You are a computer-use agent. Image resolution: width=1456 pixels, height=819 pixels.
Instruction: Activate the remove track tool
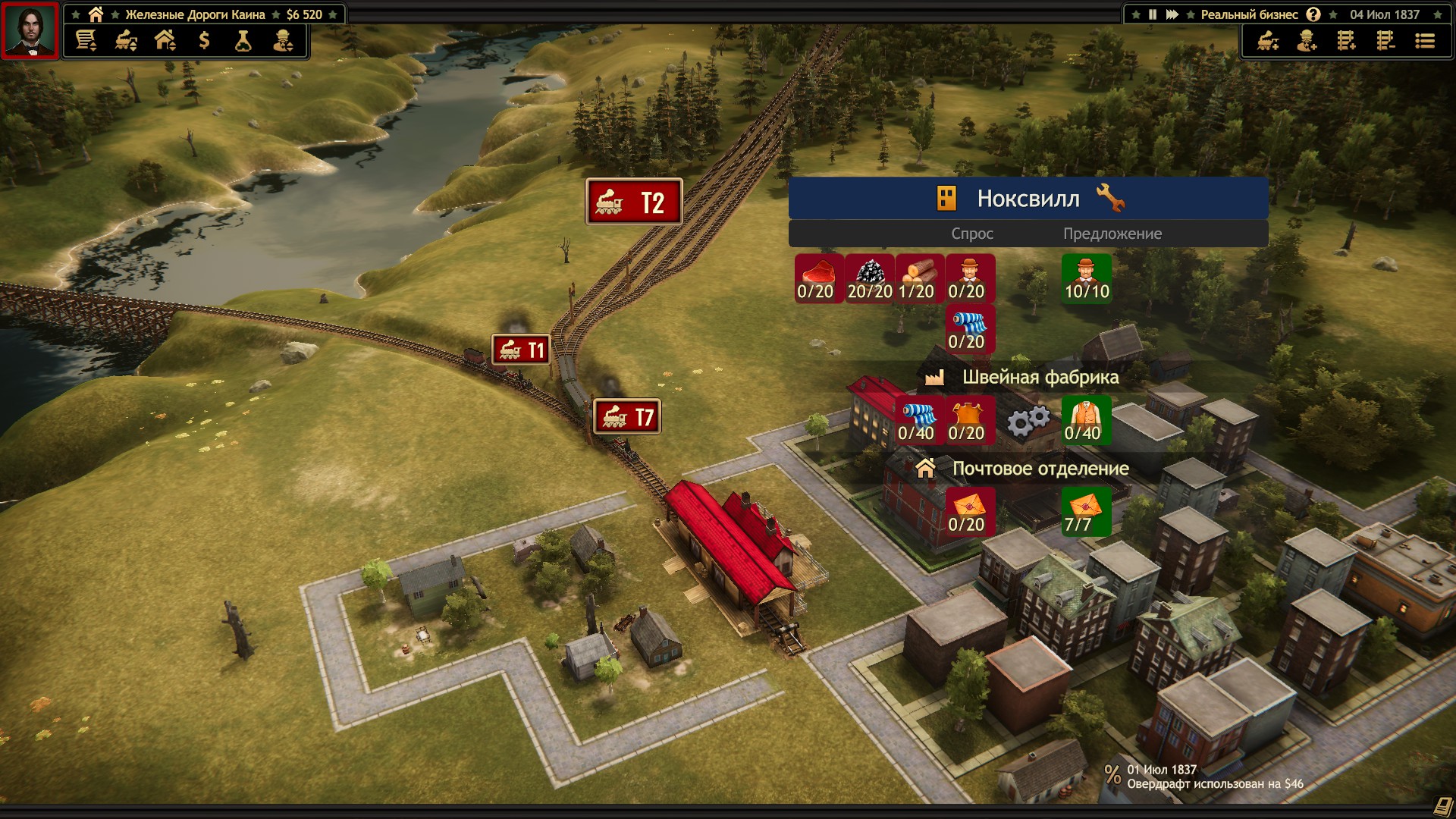(1385, 41)
